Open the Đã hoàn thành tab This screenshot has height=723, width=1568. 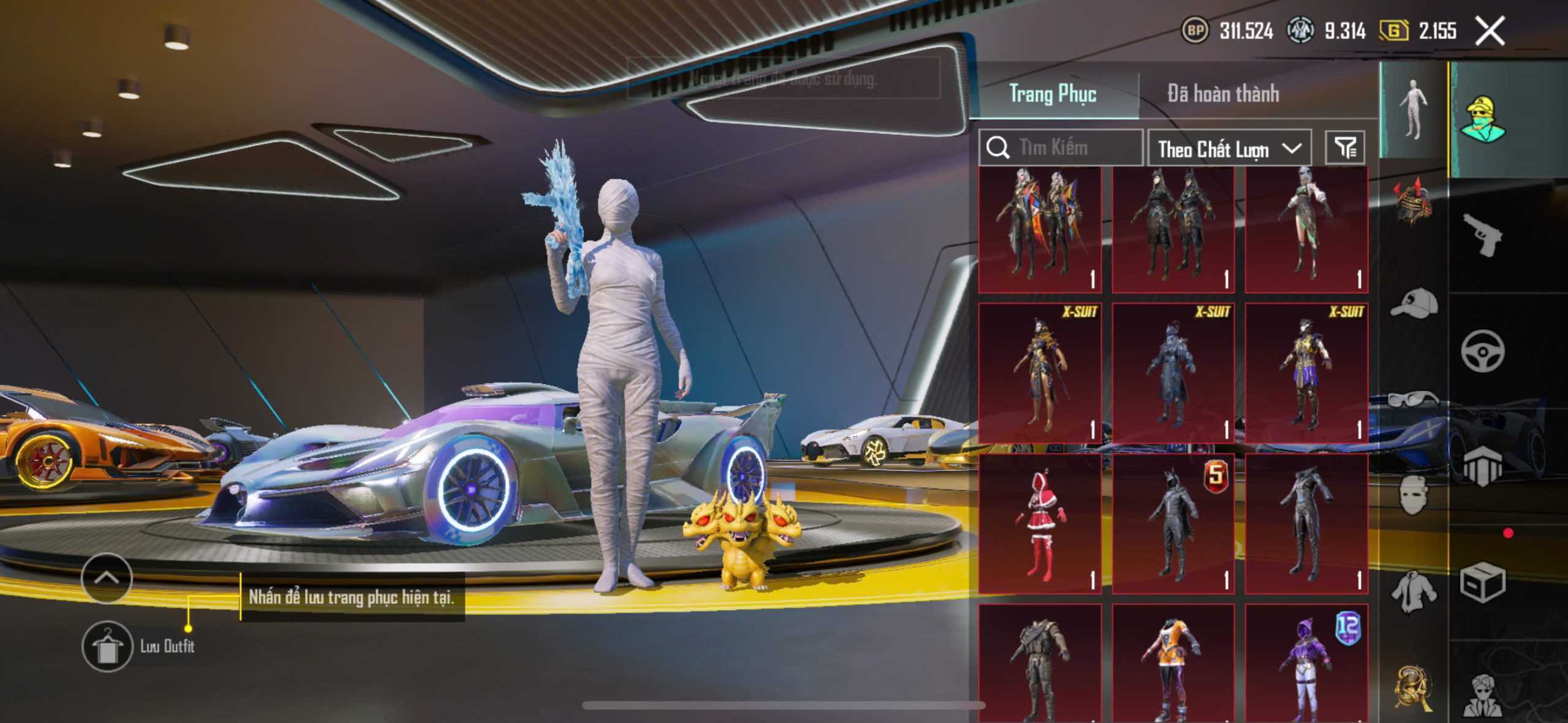[1223, 94]
